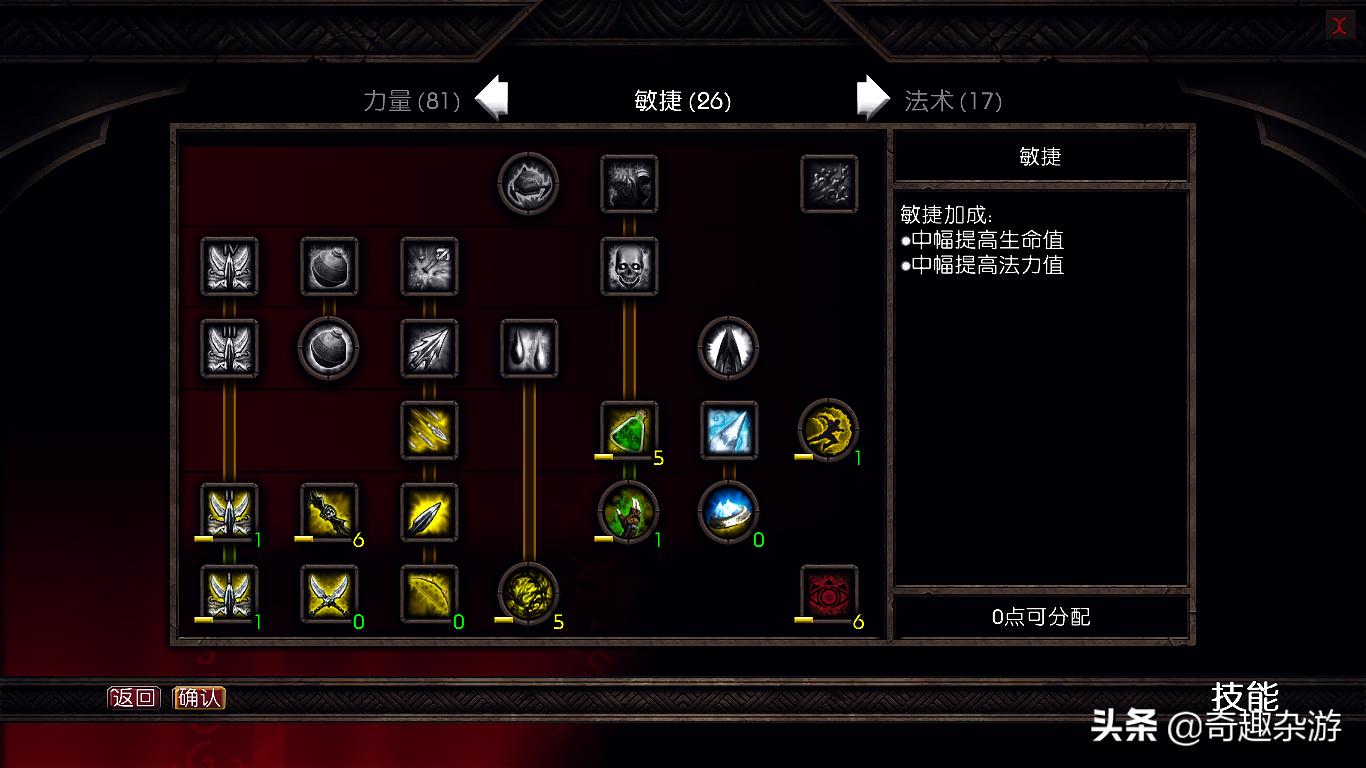The width and height of the screenshot is (1366, 768).
Task: Select the glowing yellow wings skill
Action: [229, 512]
